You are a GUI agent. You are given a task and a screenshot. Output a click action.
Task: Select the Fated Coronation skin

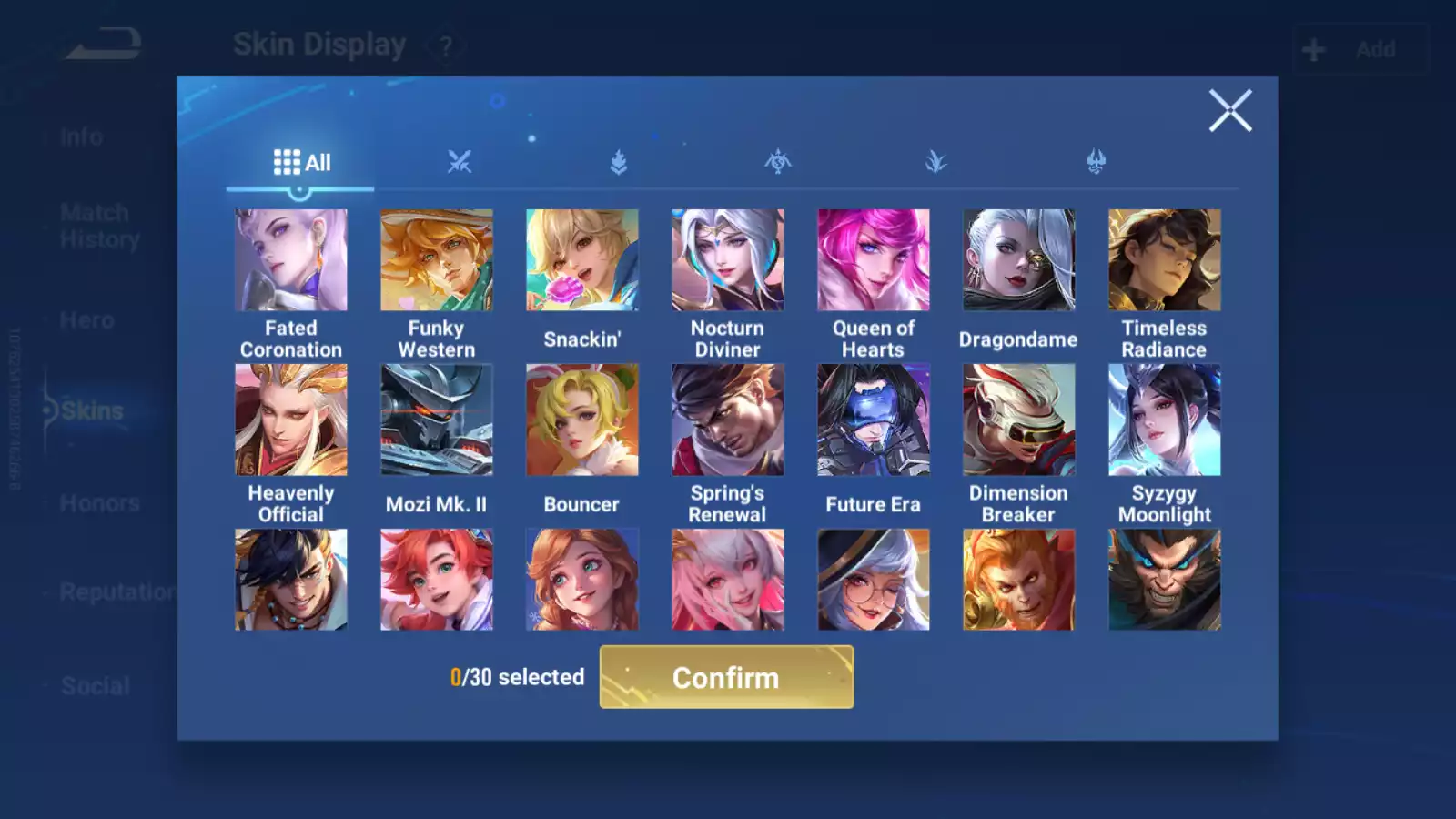click(x=291, y=260)
